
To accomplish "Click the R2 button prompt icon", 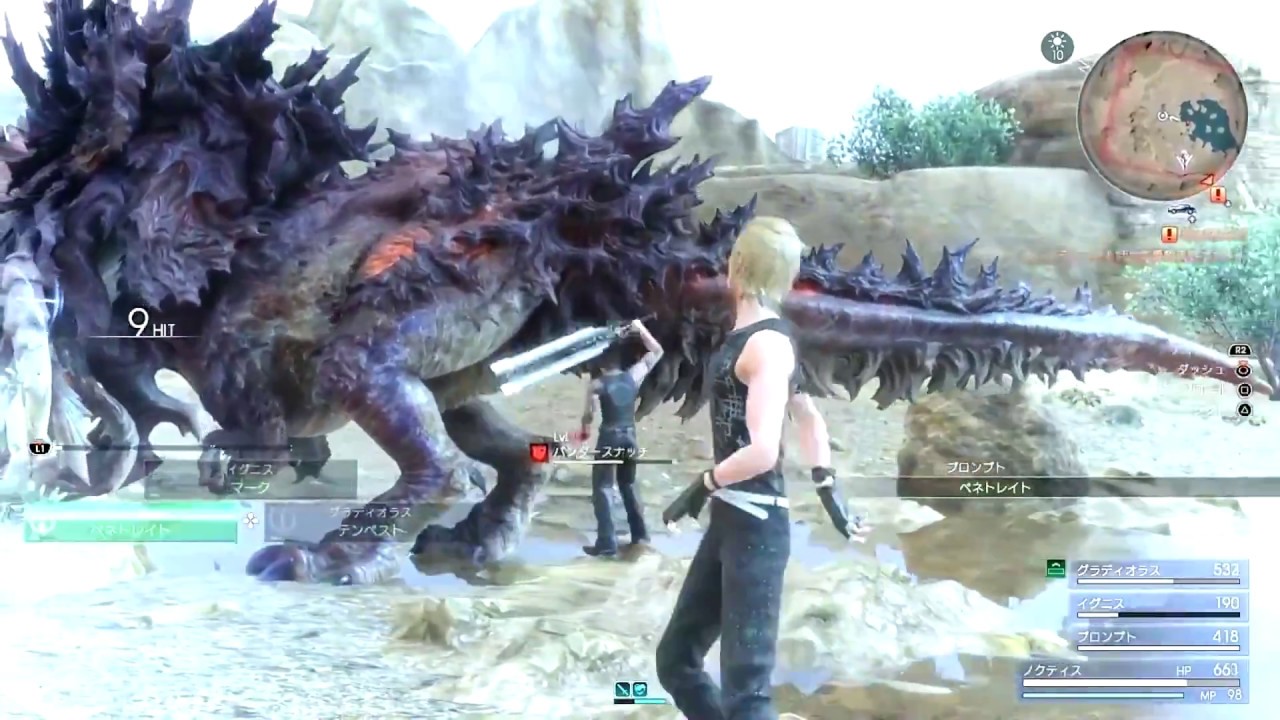I will click(1240, 350).
